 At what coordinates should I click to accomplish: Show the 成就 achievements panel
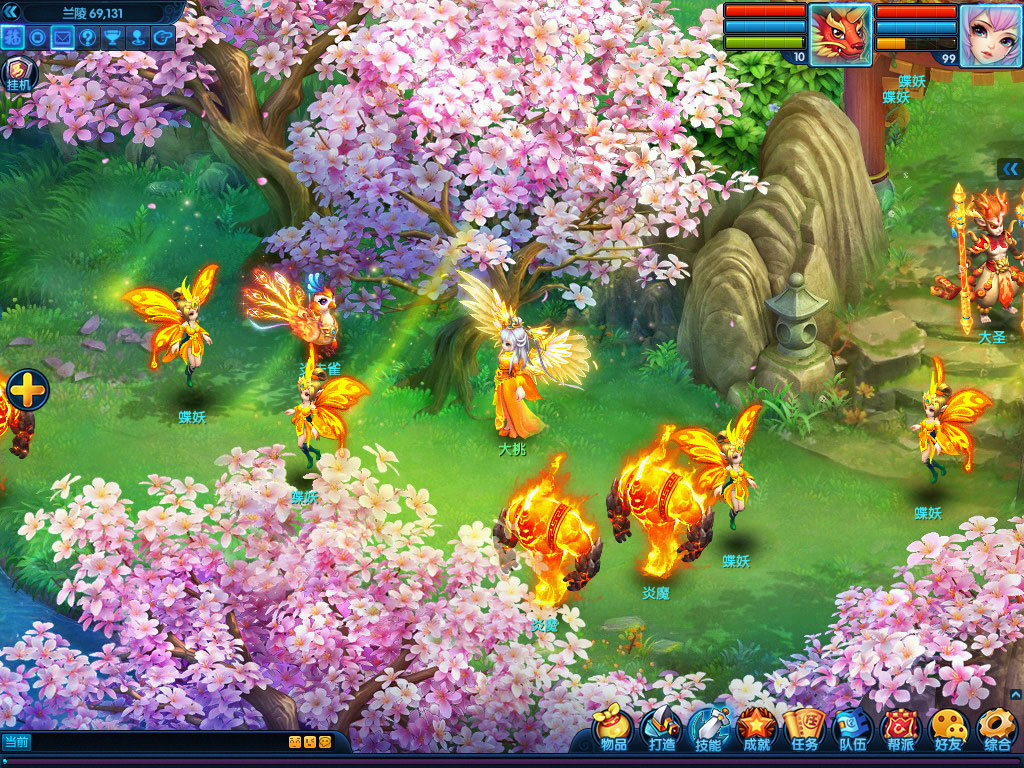pos(757,729)
